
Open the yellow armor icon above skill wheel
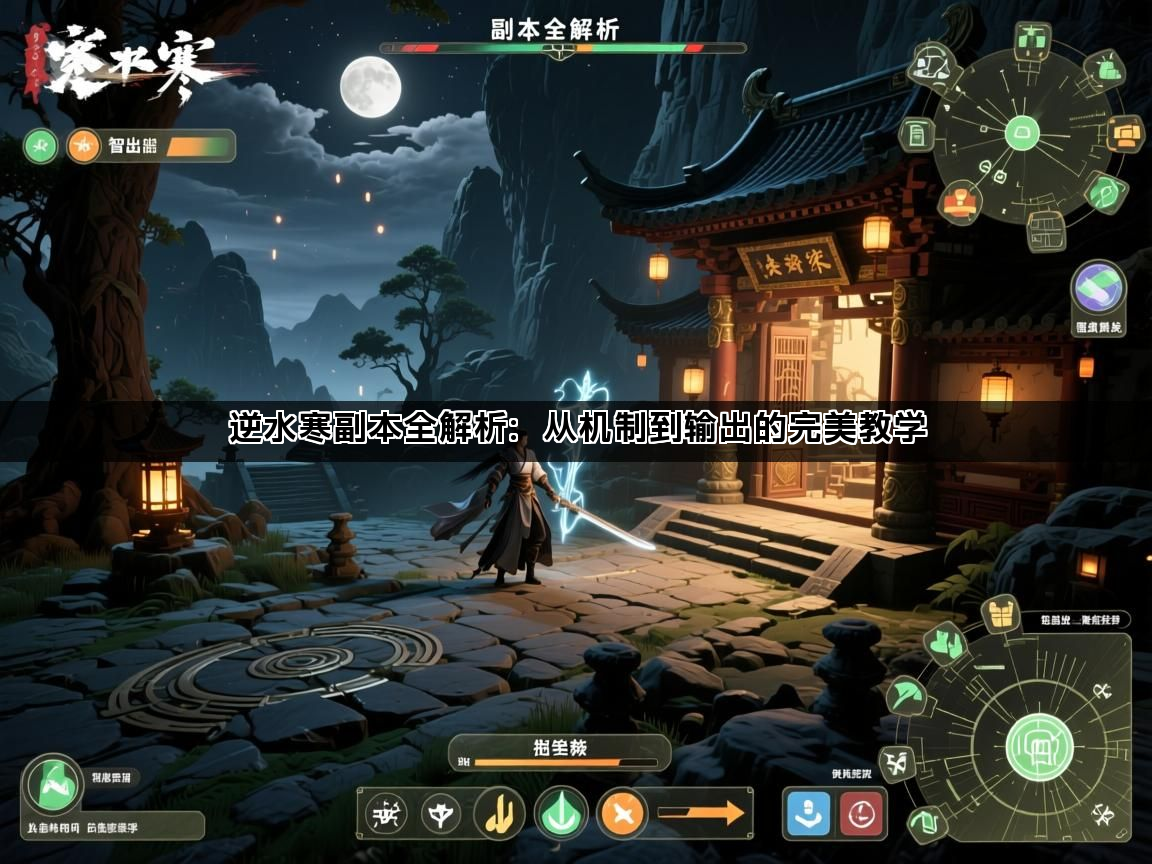999,613
